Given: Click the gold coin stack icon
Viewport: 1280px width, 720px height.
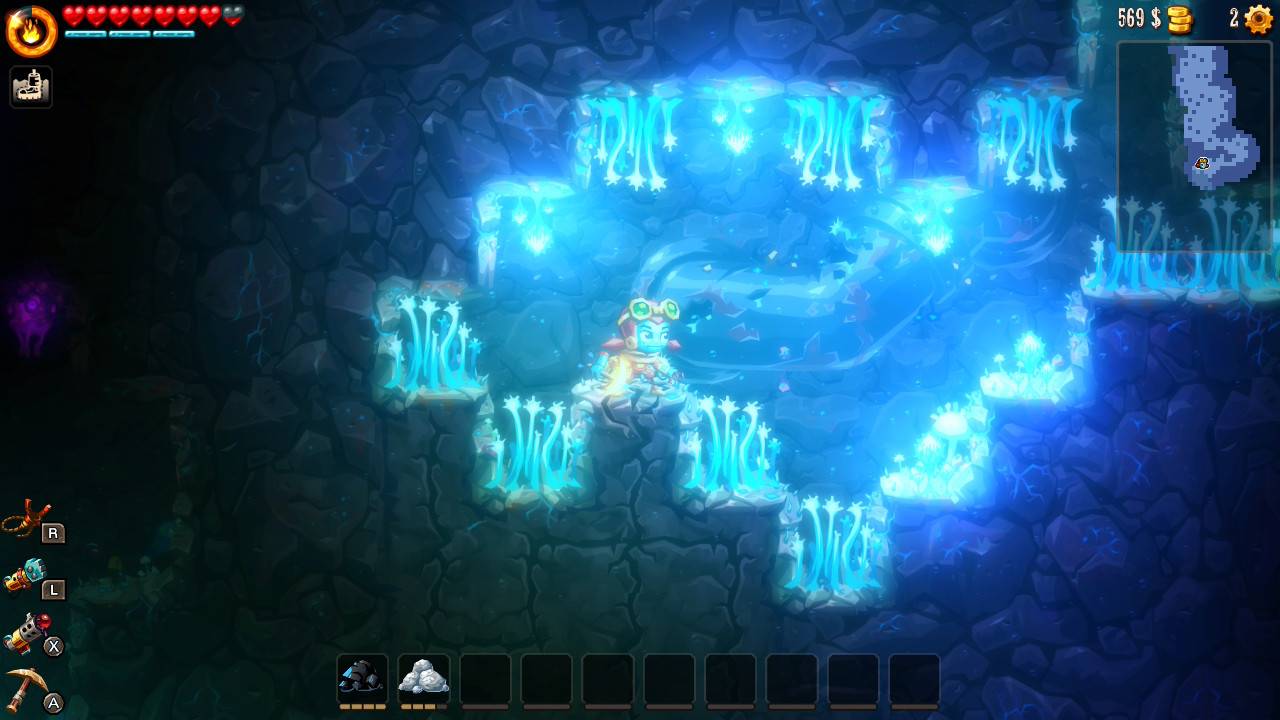Looking at the screenshot, I should tap(1181, 19).
